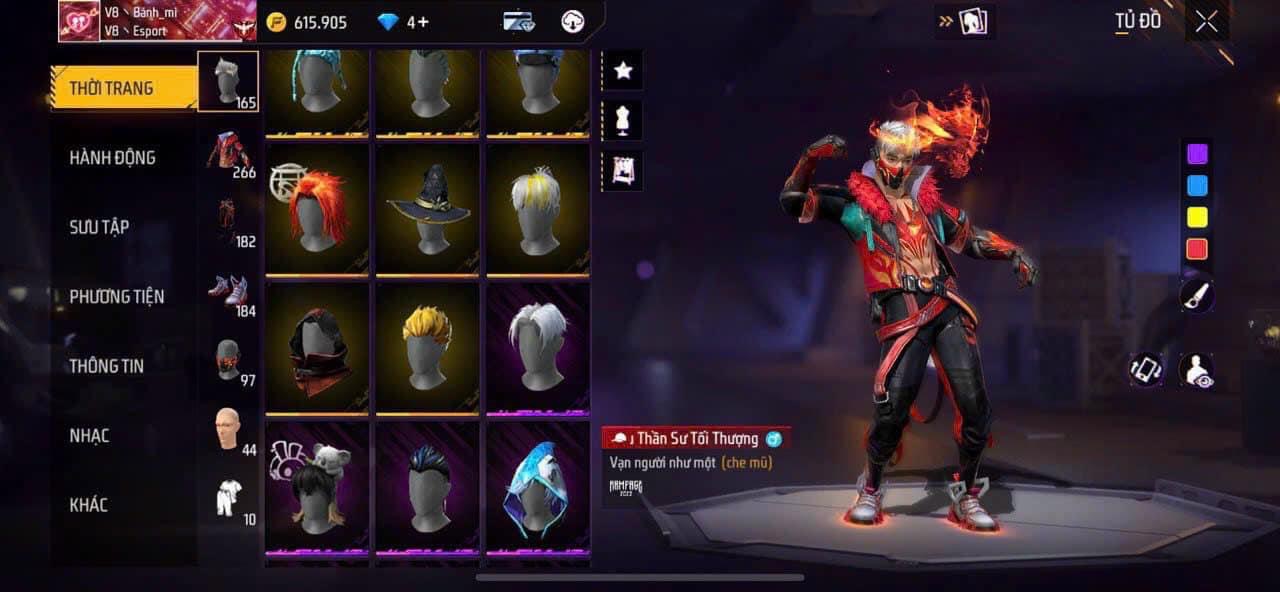The image size is (1280, 592).
Task: Select the Phương Tiện tab
Action: [x=116, y=296]
